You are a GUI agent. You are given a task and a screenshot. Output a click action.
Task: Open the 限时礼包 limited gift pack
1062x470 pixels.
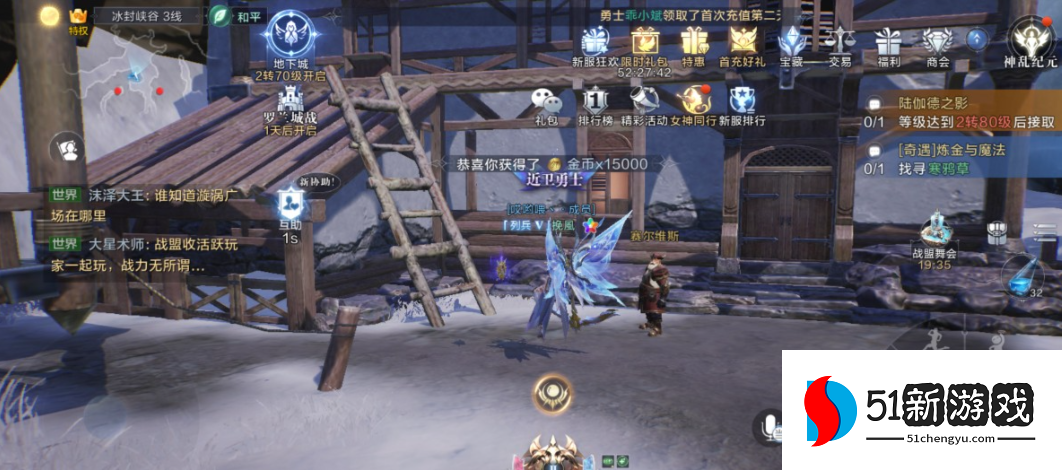coord(644,42)
